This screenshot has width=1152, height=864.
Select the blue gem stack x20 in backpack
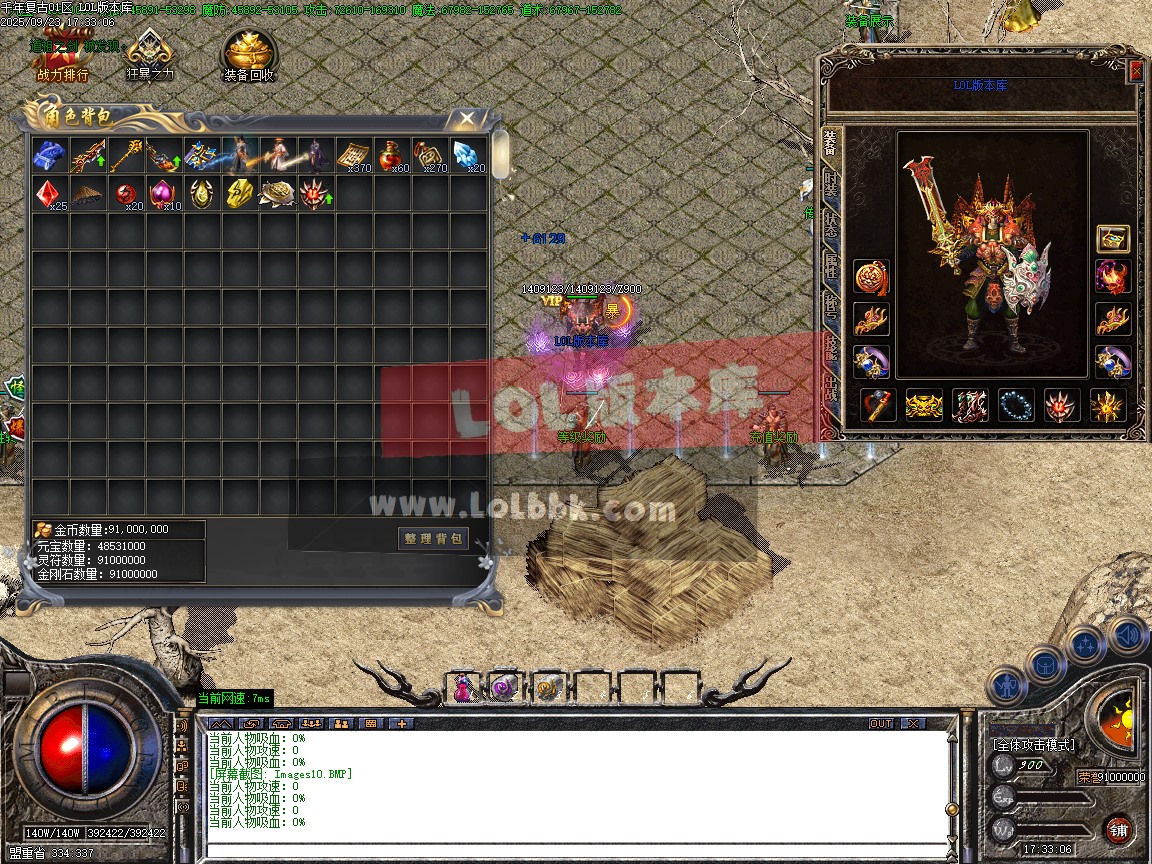pyautogui.click(x=468, y=156)
